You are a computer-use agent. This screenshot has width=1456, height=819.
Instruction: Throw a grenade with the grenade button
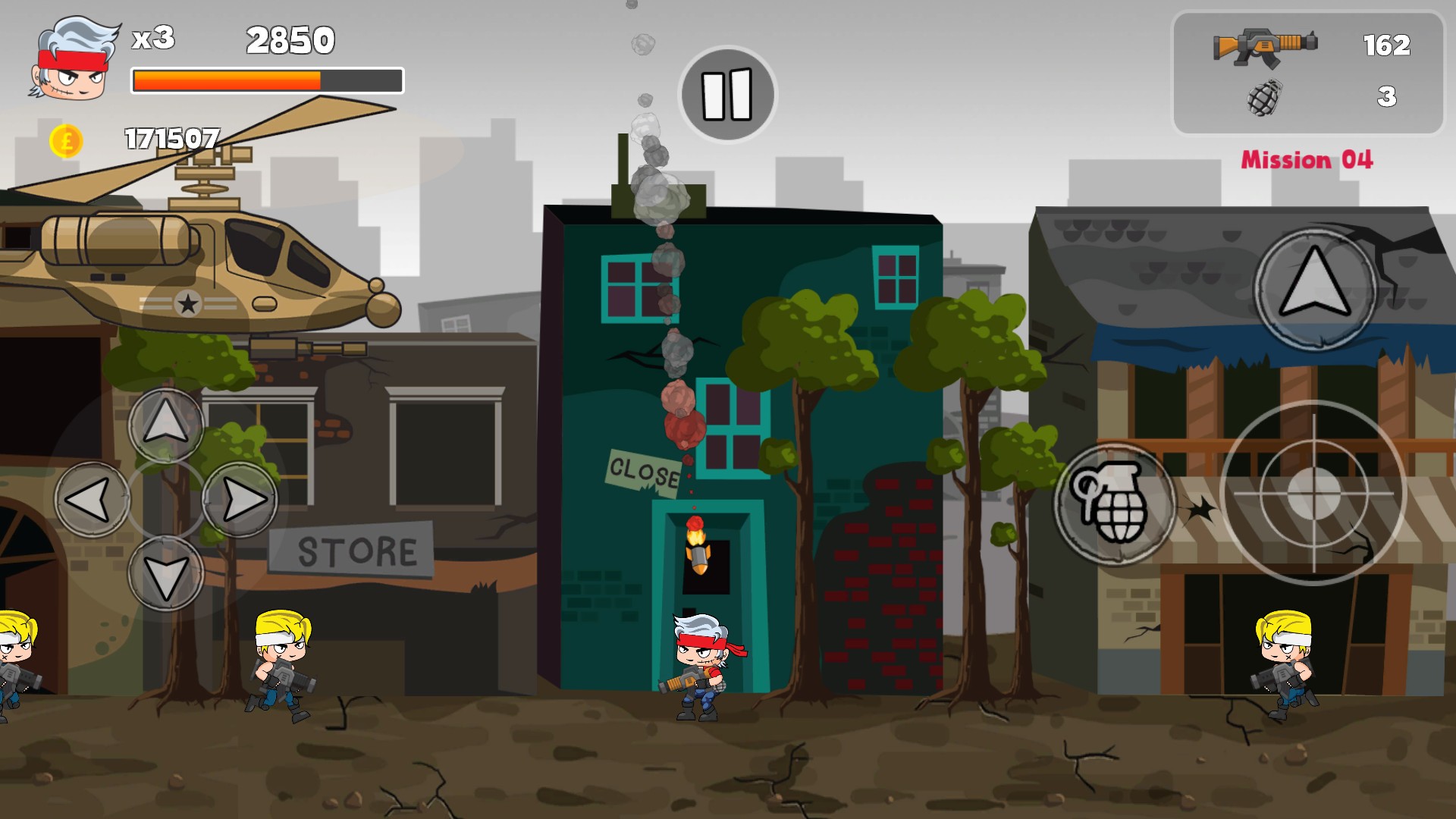point(1114,504)
